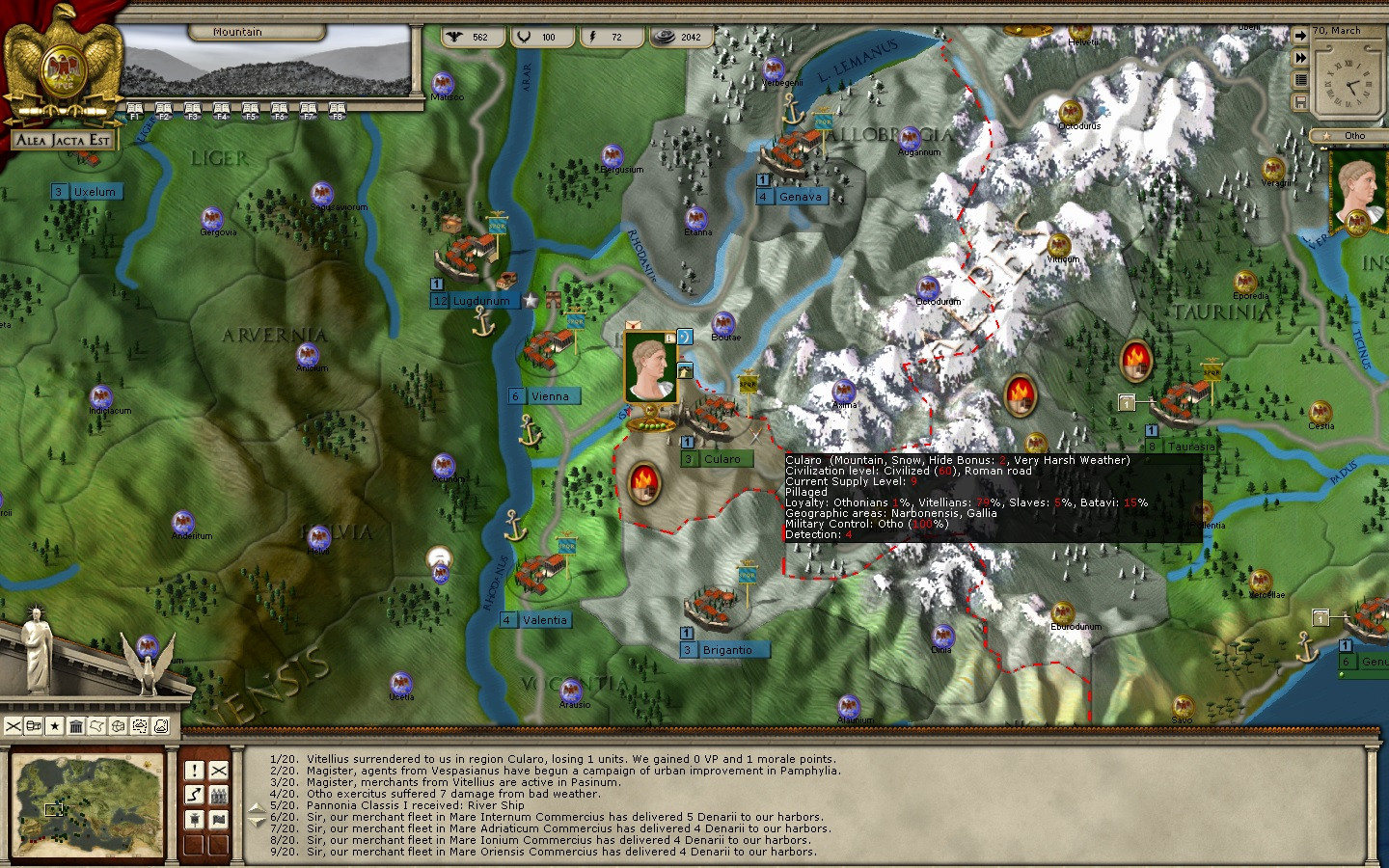Toggle the crossed swords map filter

[13, 725]
